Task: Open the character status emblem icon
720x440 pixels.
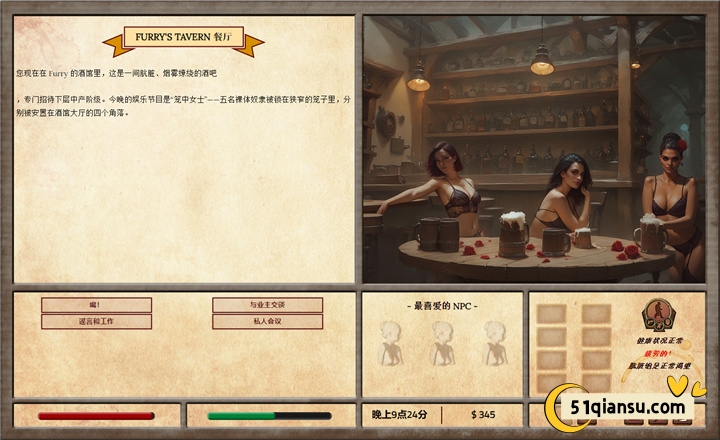Action: pyautogui.click(x=657, y=315)
